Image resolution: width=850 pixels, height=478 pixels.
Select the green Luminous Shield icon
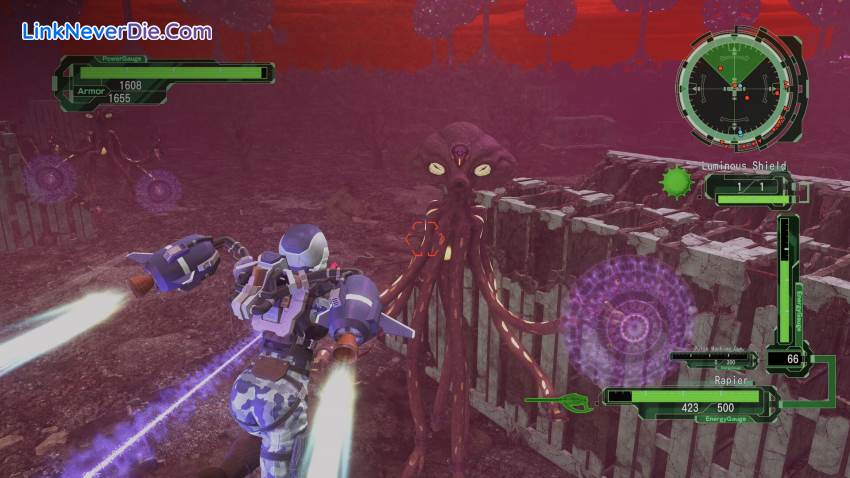677,183
